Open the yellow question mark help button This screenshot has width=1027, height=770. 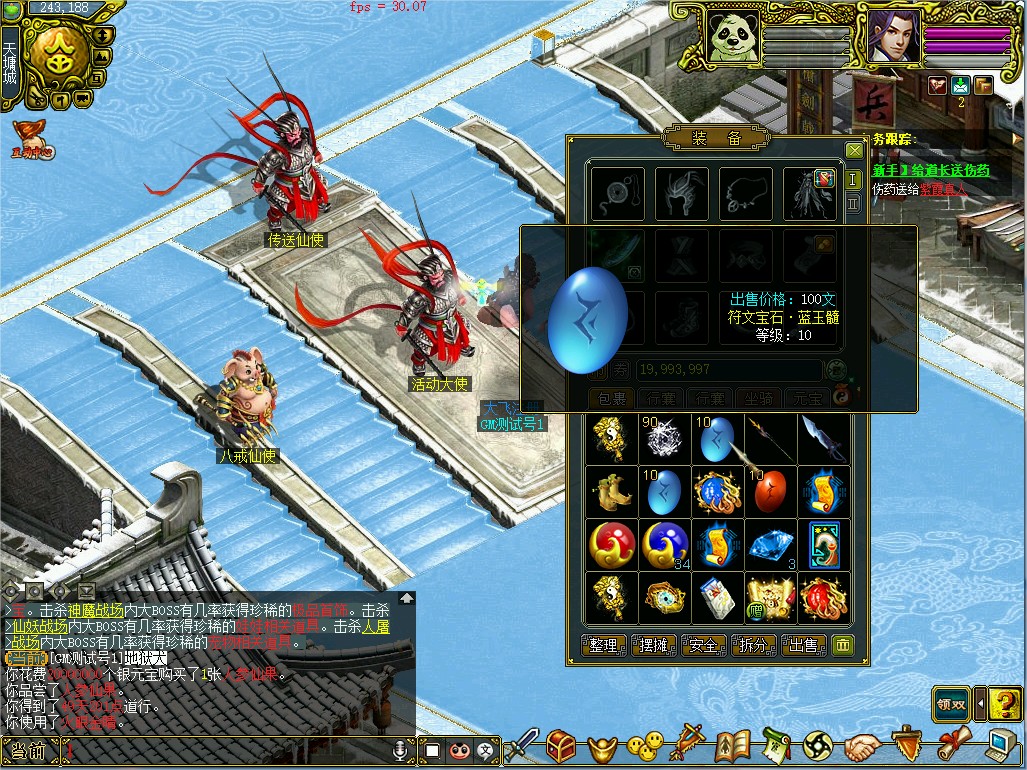click(x=1005, y=703)
